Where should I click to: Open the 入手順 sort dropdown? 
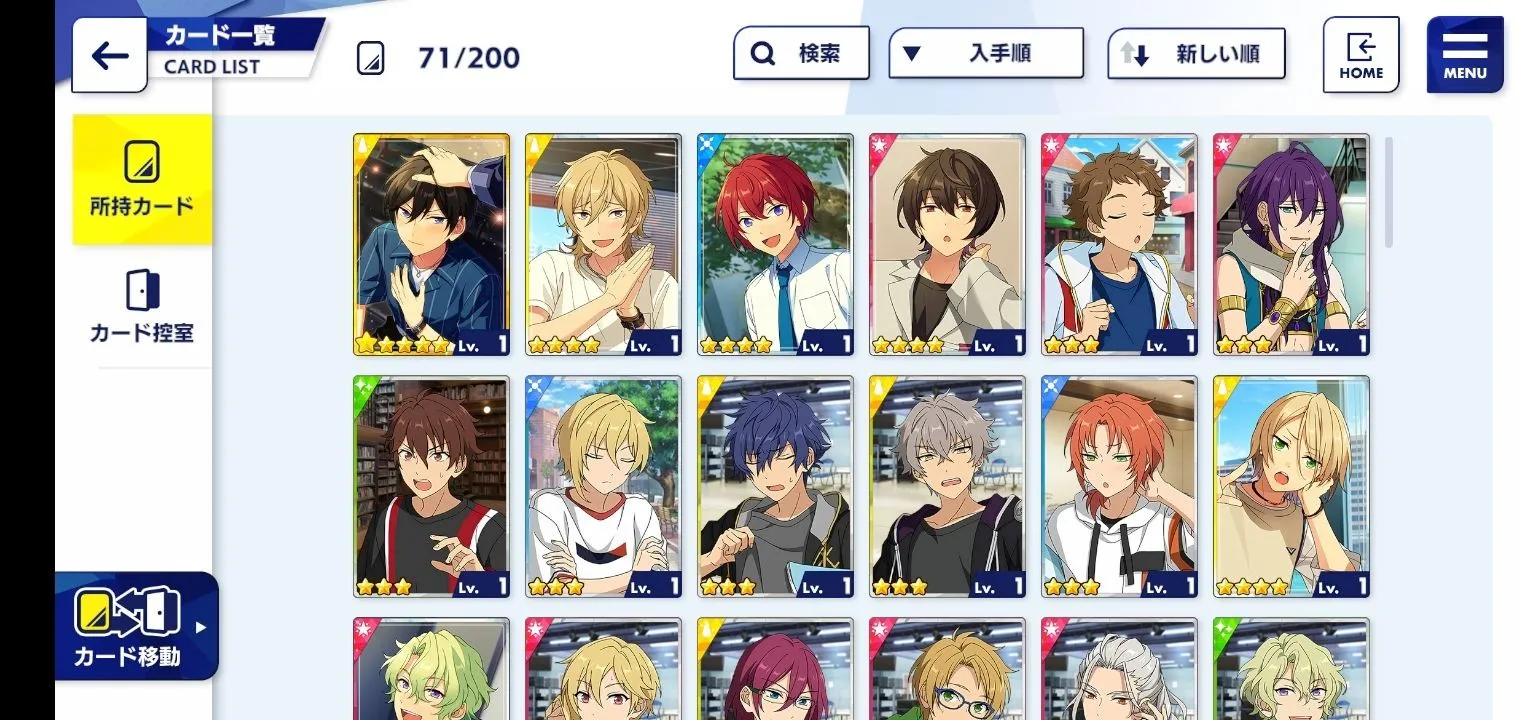[x=985, y=53]
